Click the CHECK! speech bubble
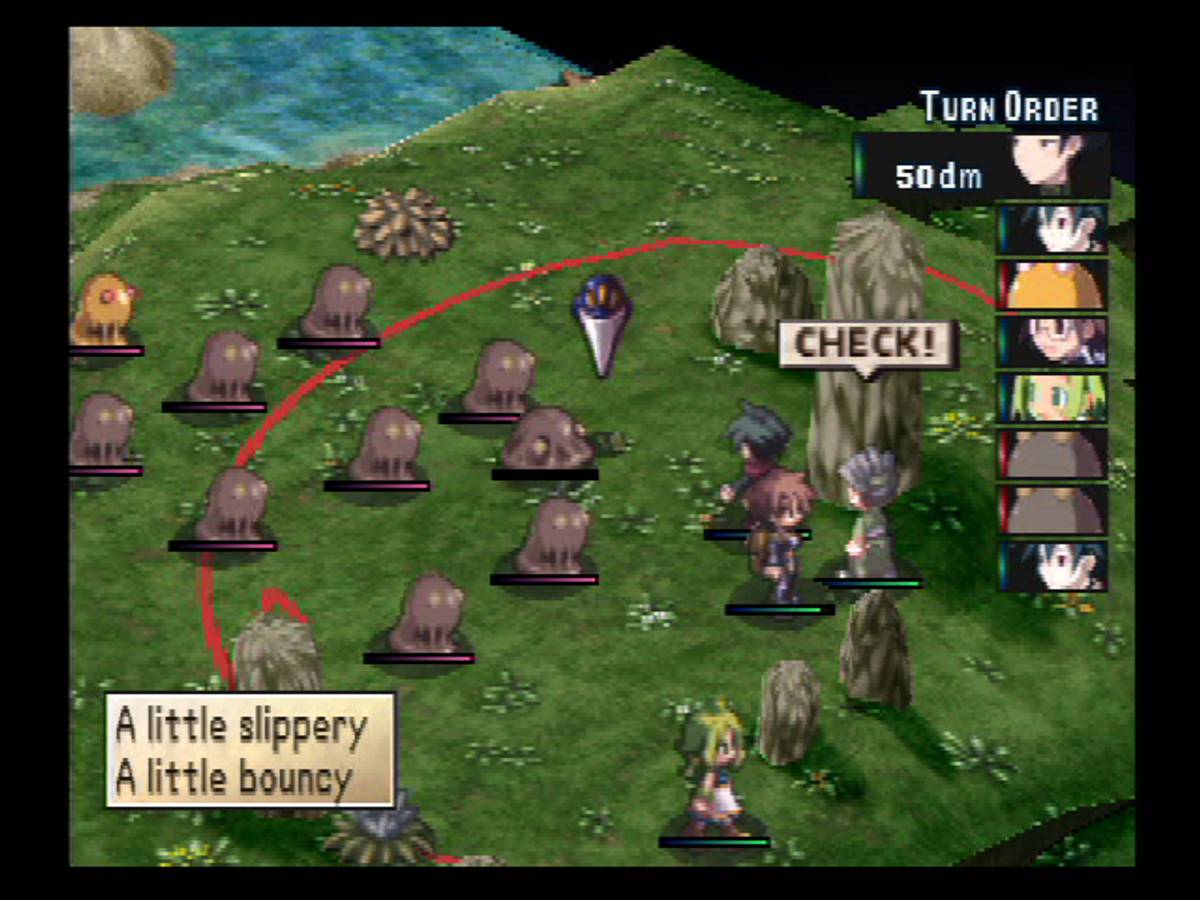Viewport: 1200px width, 900px height. tap(867, 345)
